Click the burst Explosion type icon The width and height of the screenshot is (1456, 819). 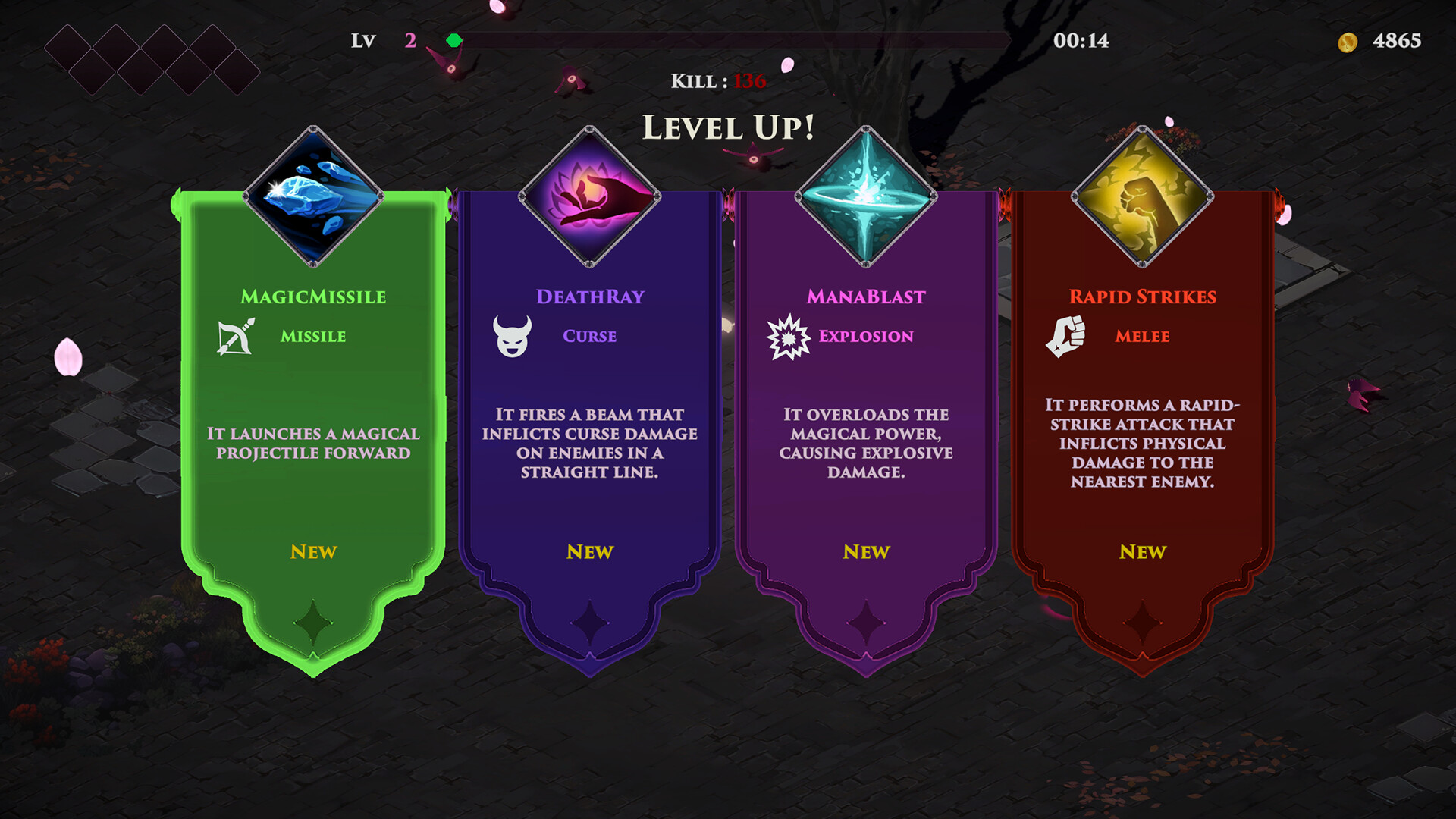click(x=789, y=336)
